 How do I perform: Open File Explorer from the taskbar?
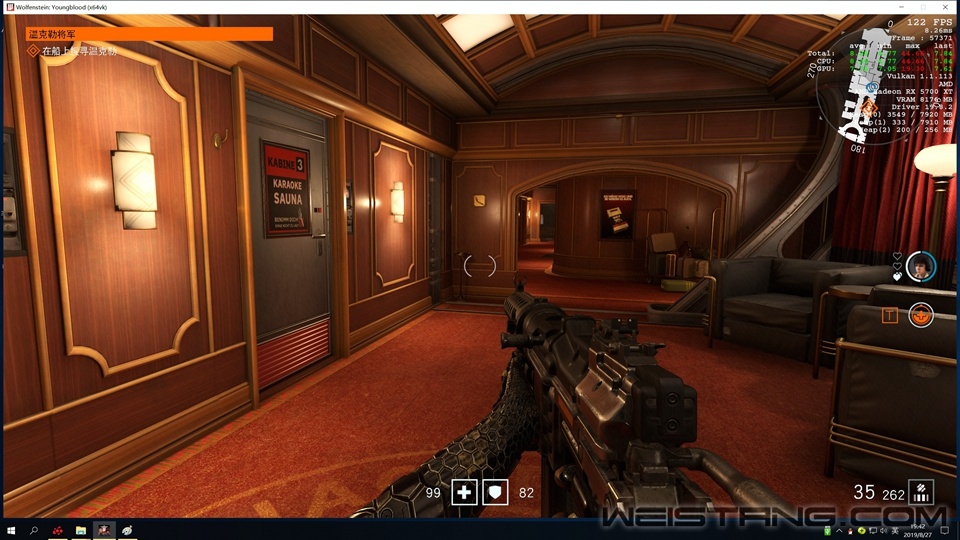tap(81, 530)
